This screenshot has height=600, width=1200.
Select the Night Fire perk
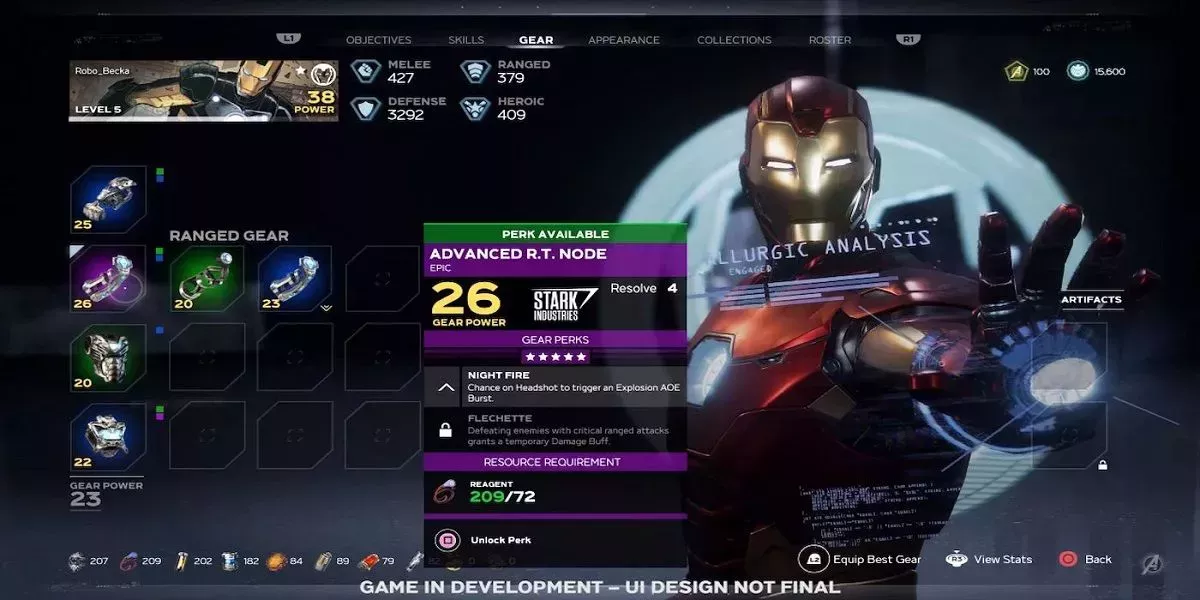click(x=555, y=386)
